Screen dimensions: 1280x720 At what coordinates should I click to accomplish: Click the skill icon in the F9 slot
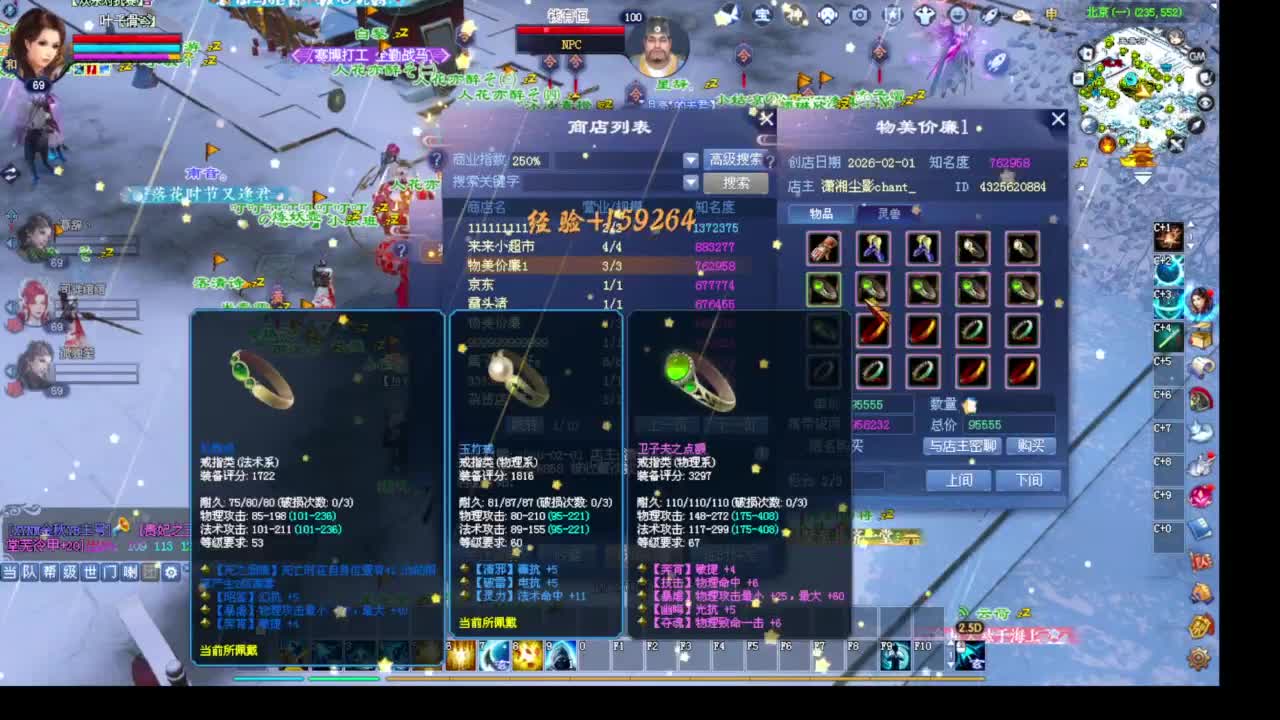(x=894, y=658)
